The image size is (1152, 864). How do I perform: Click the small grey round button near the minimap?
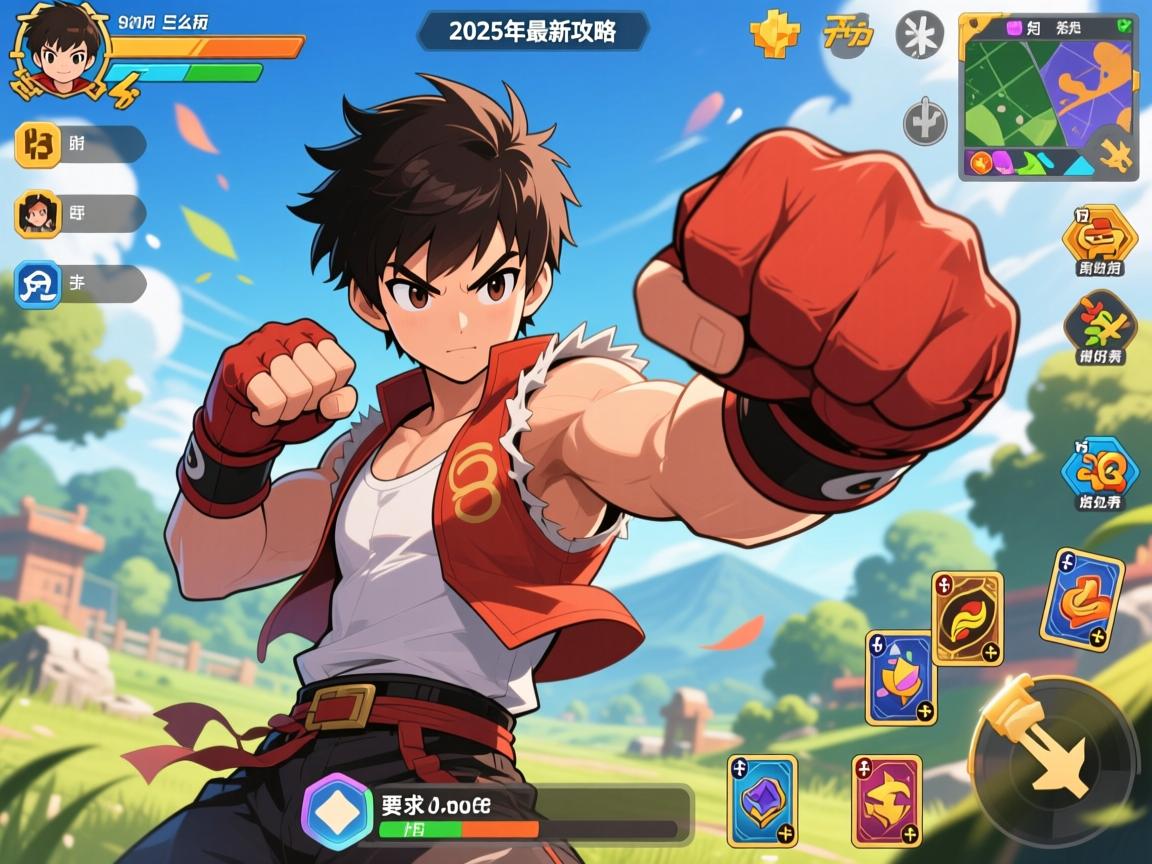click(x=925, y=124)
